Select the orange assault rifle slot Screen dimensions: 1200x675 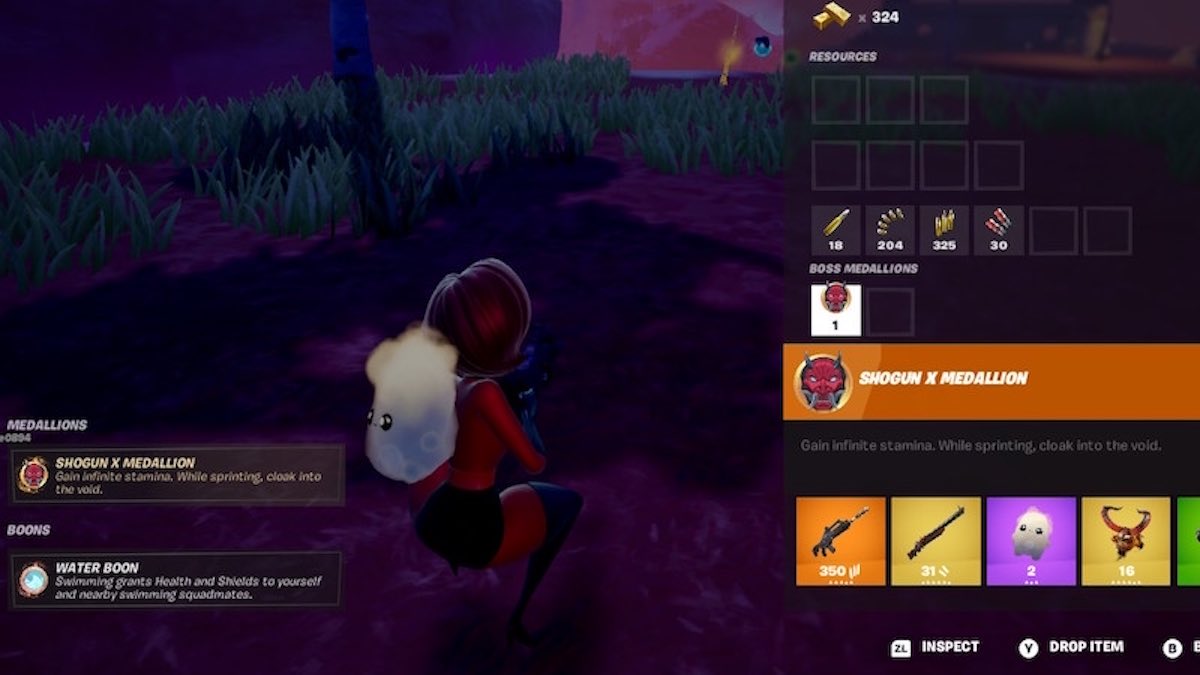tap(841, 540)
